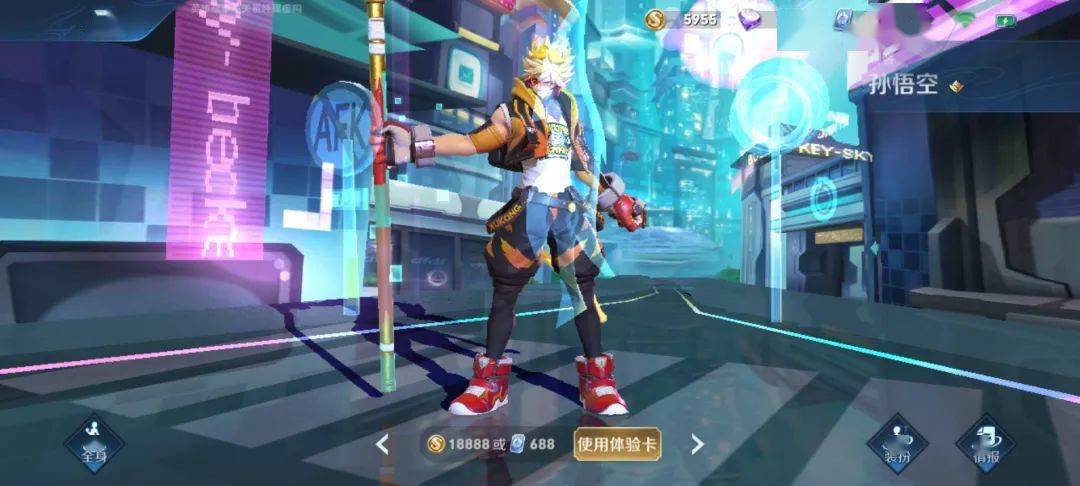The image size is (1080, 486).
Task: Show the next hero with the right arrow
Action: [697, 444]
